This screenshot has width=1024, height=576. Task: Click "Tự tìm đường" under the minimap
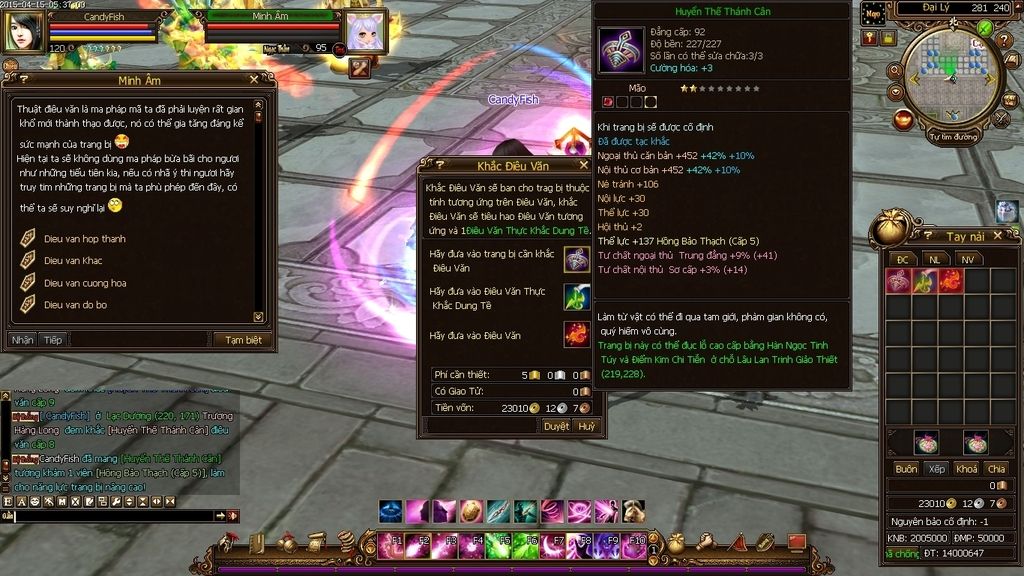(952, 136)
